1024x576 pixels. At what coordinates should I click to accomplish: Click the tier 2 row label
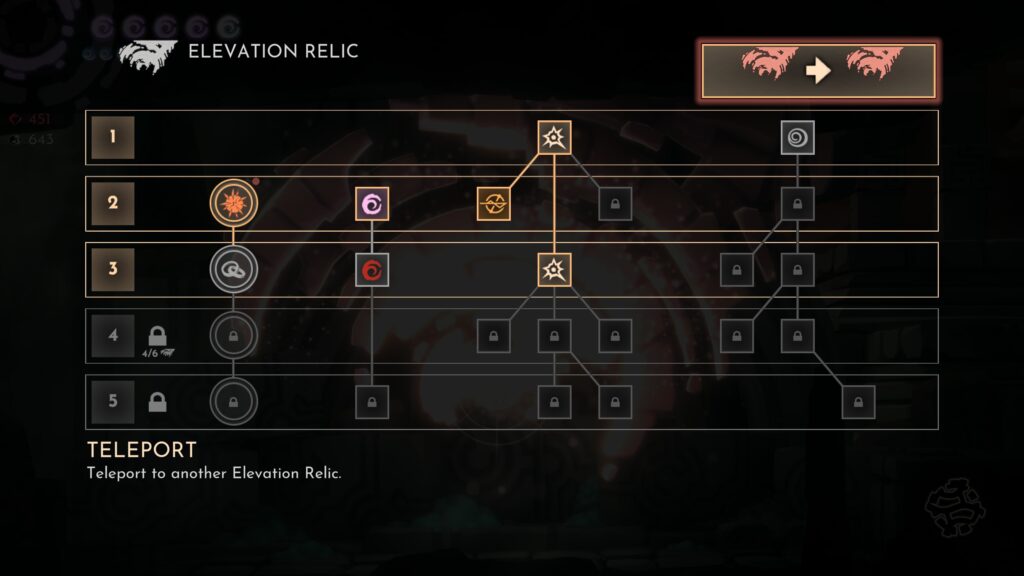click(112, 204)
